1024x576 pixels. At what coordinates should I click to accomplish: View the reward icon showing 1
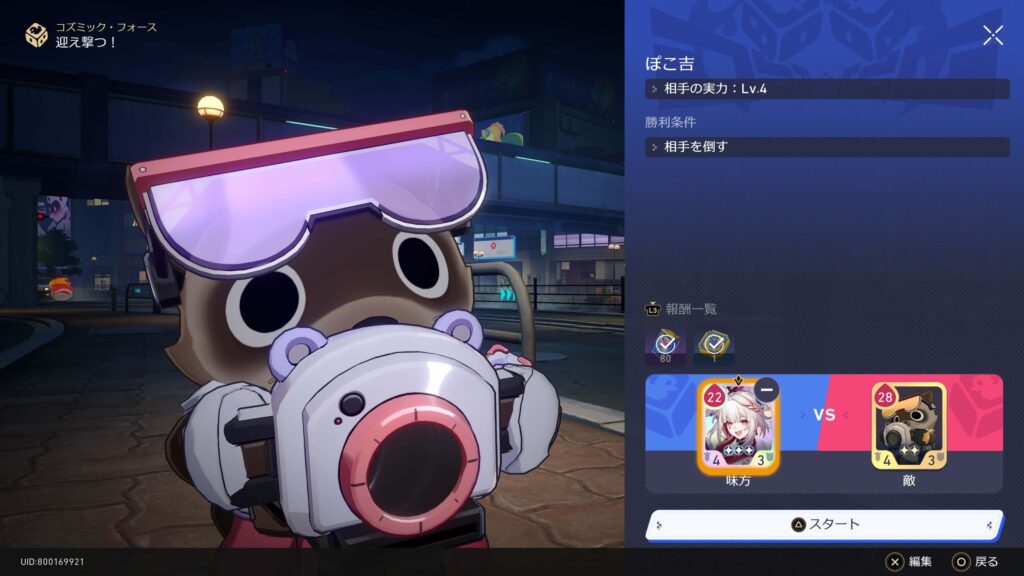(x=714, y=345)
